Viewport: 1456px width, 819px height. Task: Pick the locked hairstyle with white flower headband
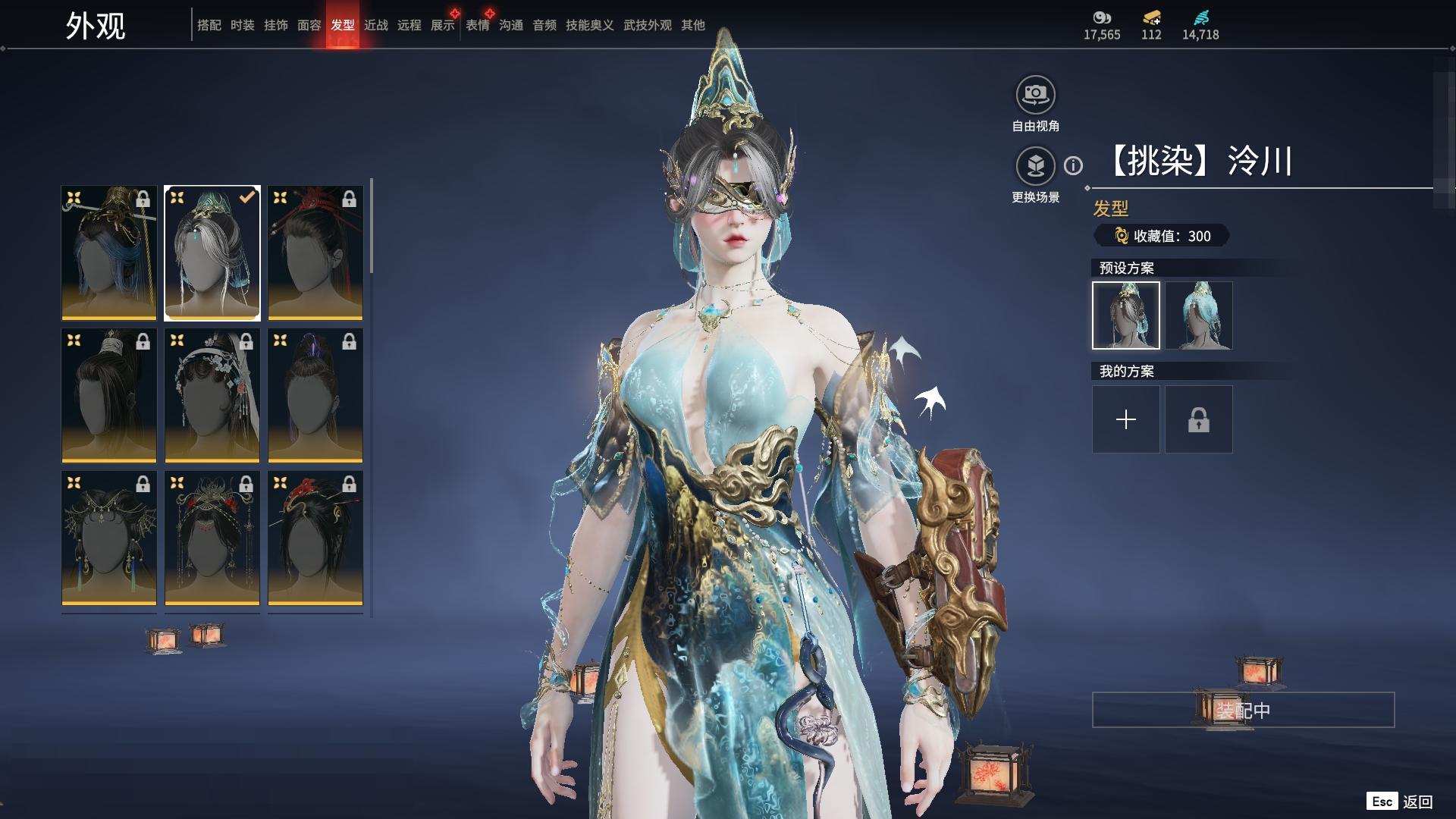[212, 395]
